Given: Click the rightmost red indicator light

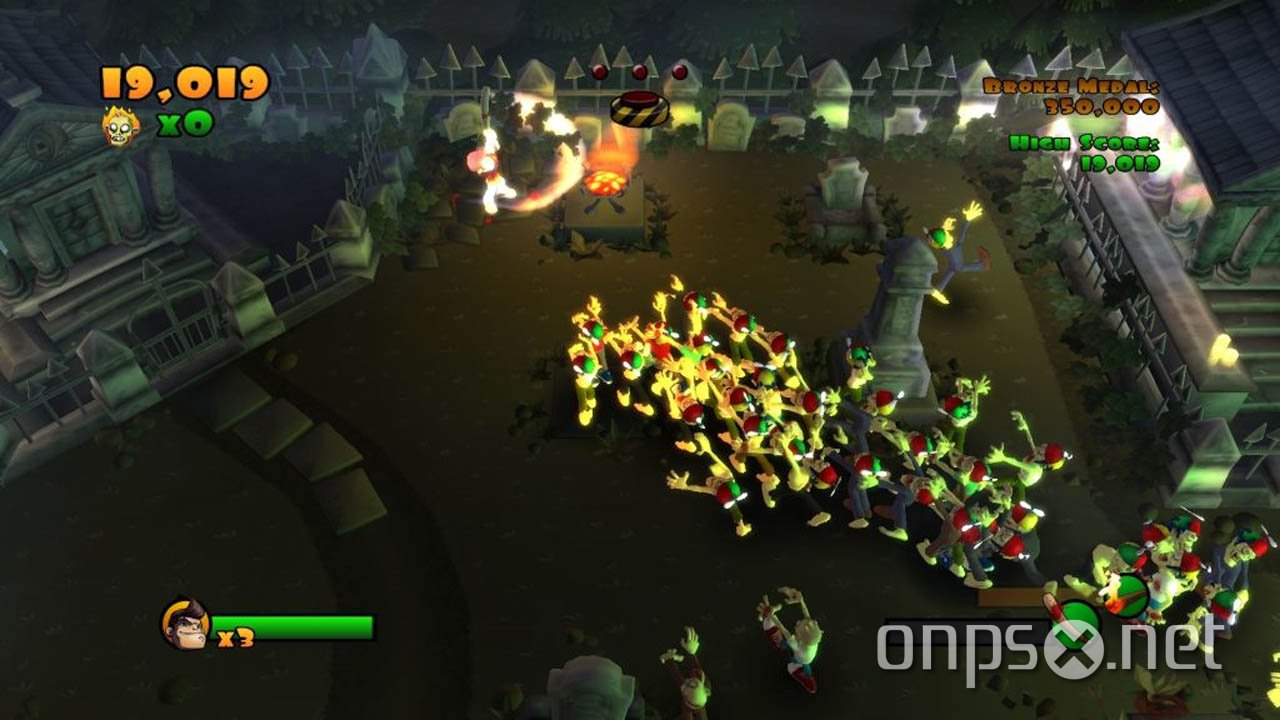Looking at the screenshot, I should 679,72.
